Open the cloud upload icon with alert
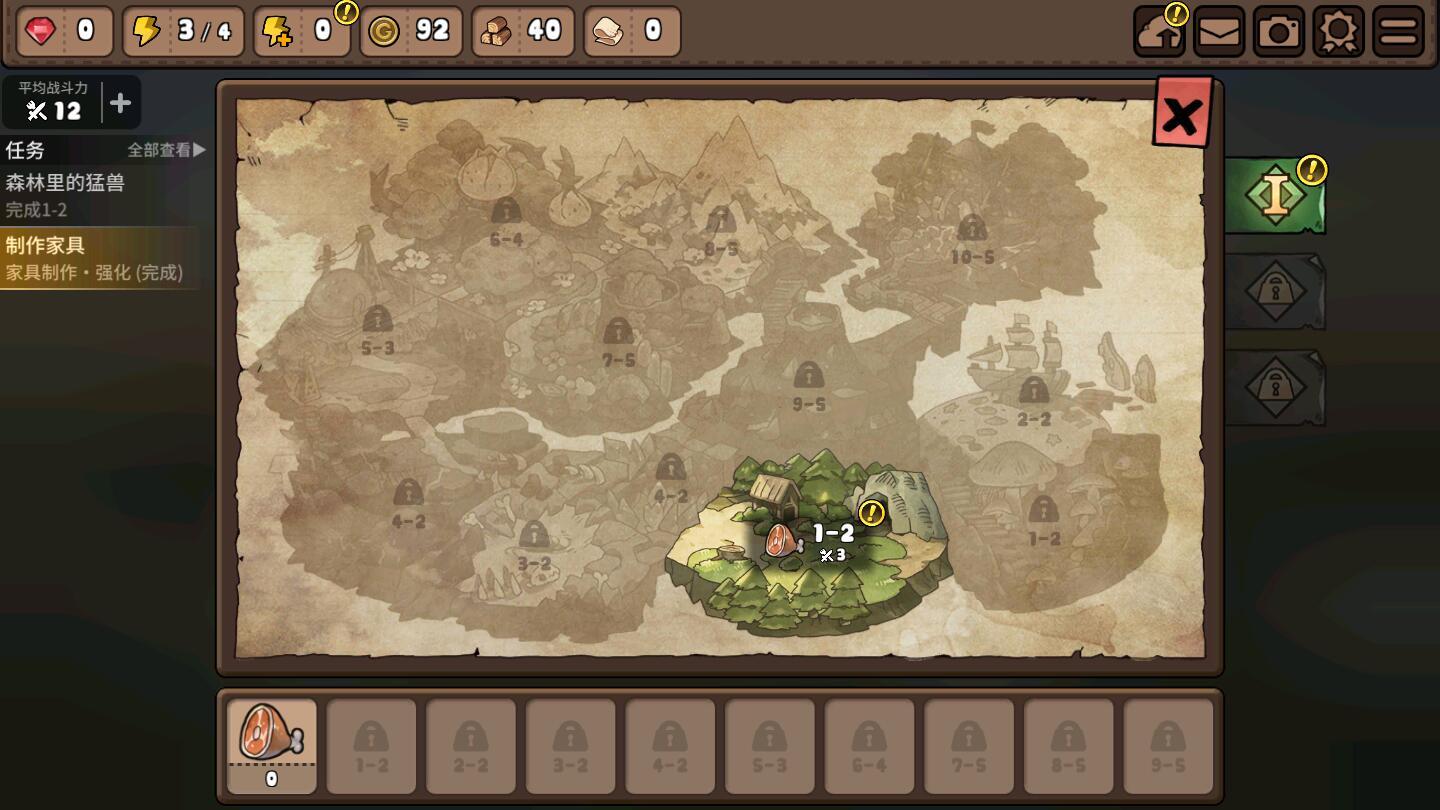 tap(1160, 31)
